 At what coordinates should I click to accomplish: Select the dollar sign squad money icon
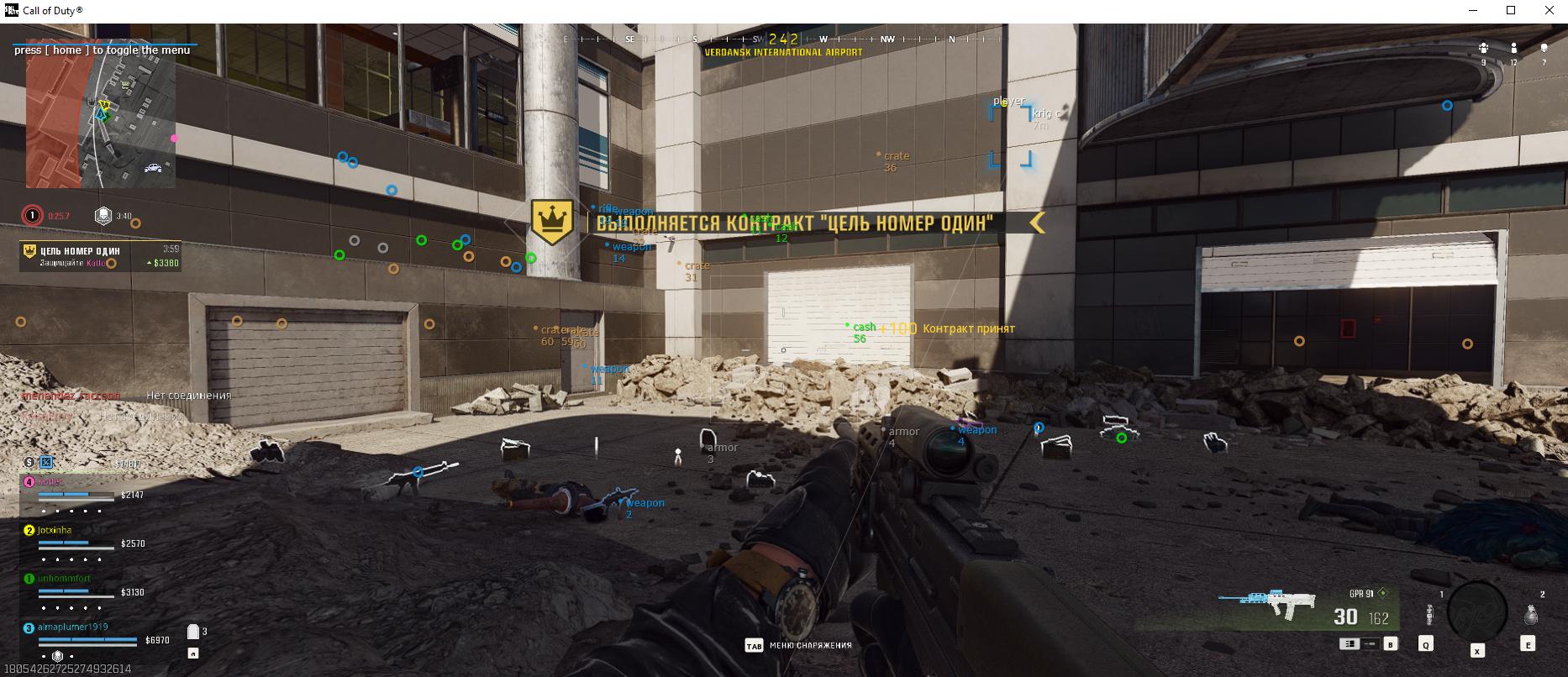tap(29, 463)
